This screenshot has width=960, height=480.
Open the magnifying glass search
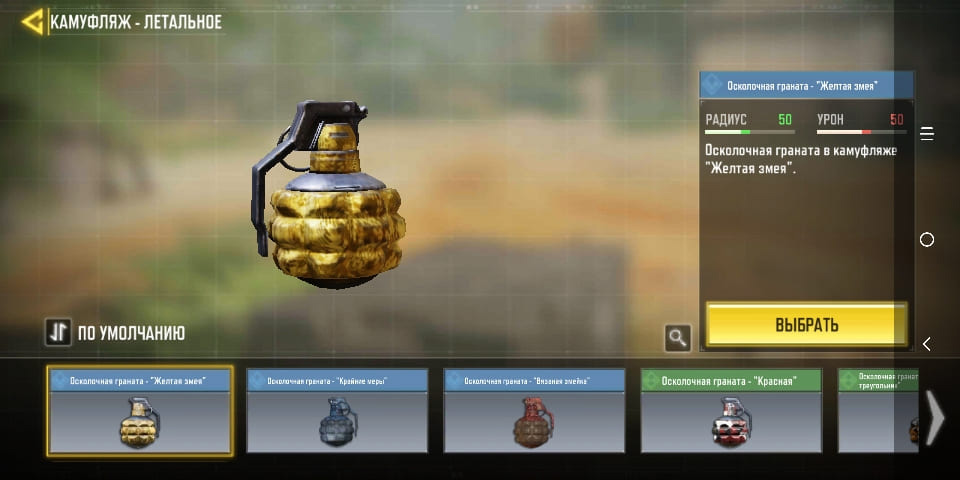pyautogui.click(x=678, y=338)
